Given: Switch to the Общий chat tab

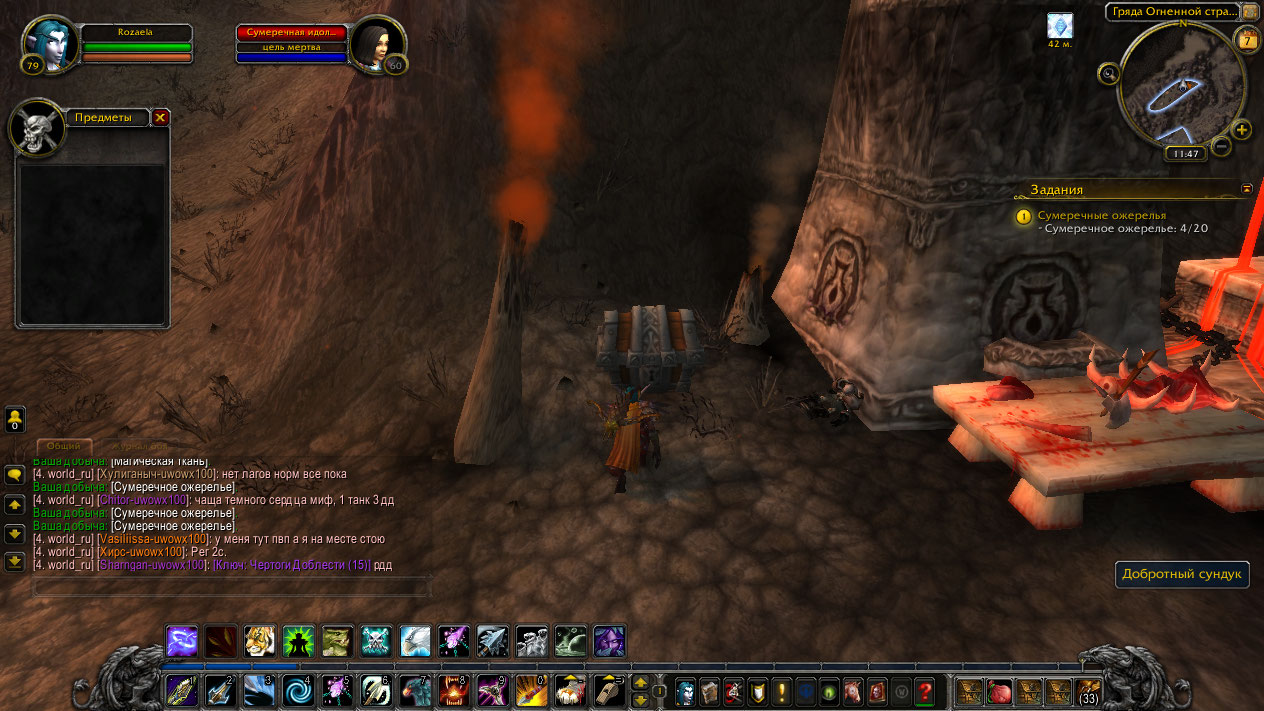Looking at the screenshot, I should click(x=64, y=446).
